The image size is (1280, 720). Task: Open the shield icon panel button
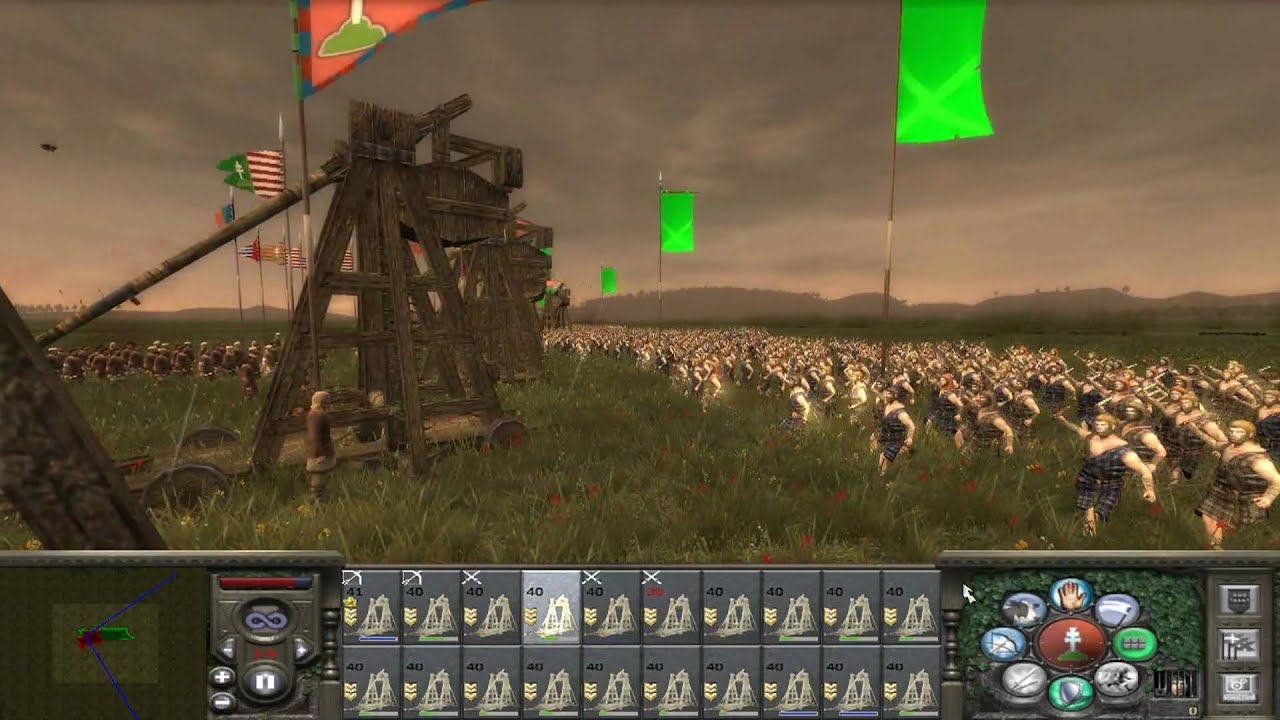(1237, 600)
